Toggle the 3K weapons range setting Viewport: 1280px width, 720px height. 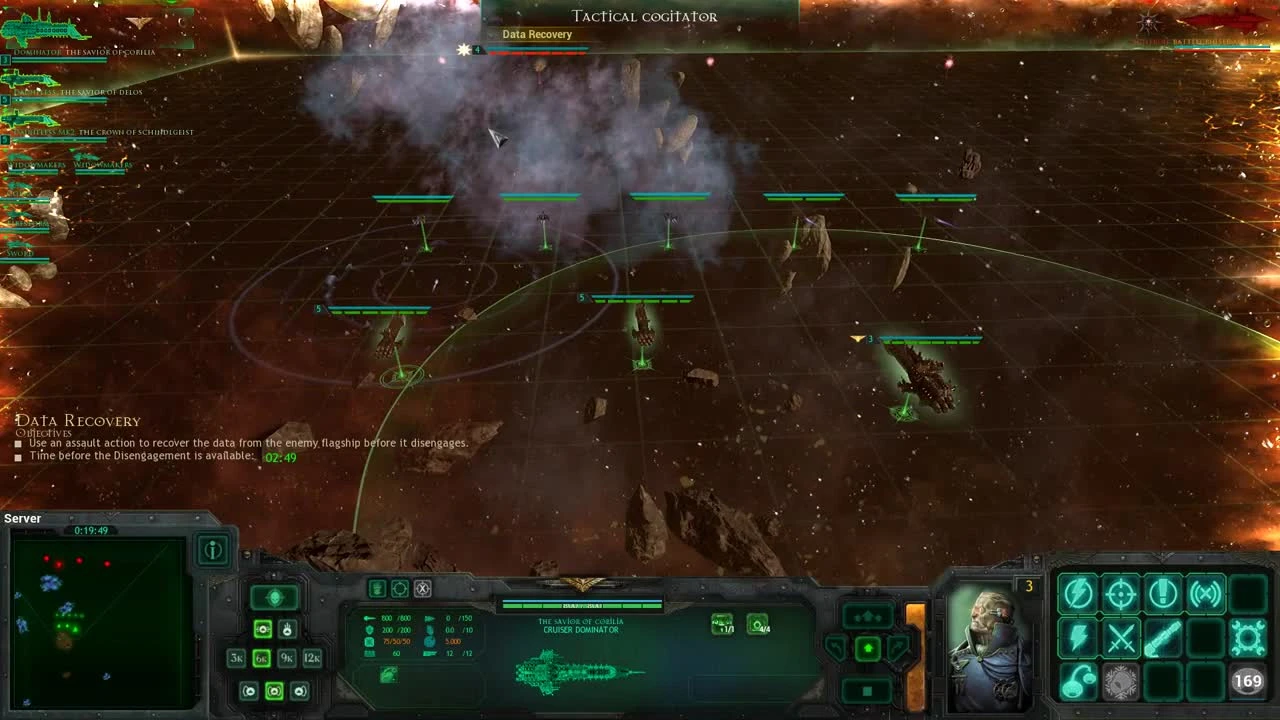point(237,658)
